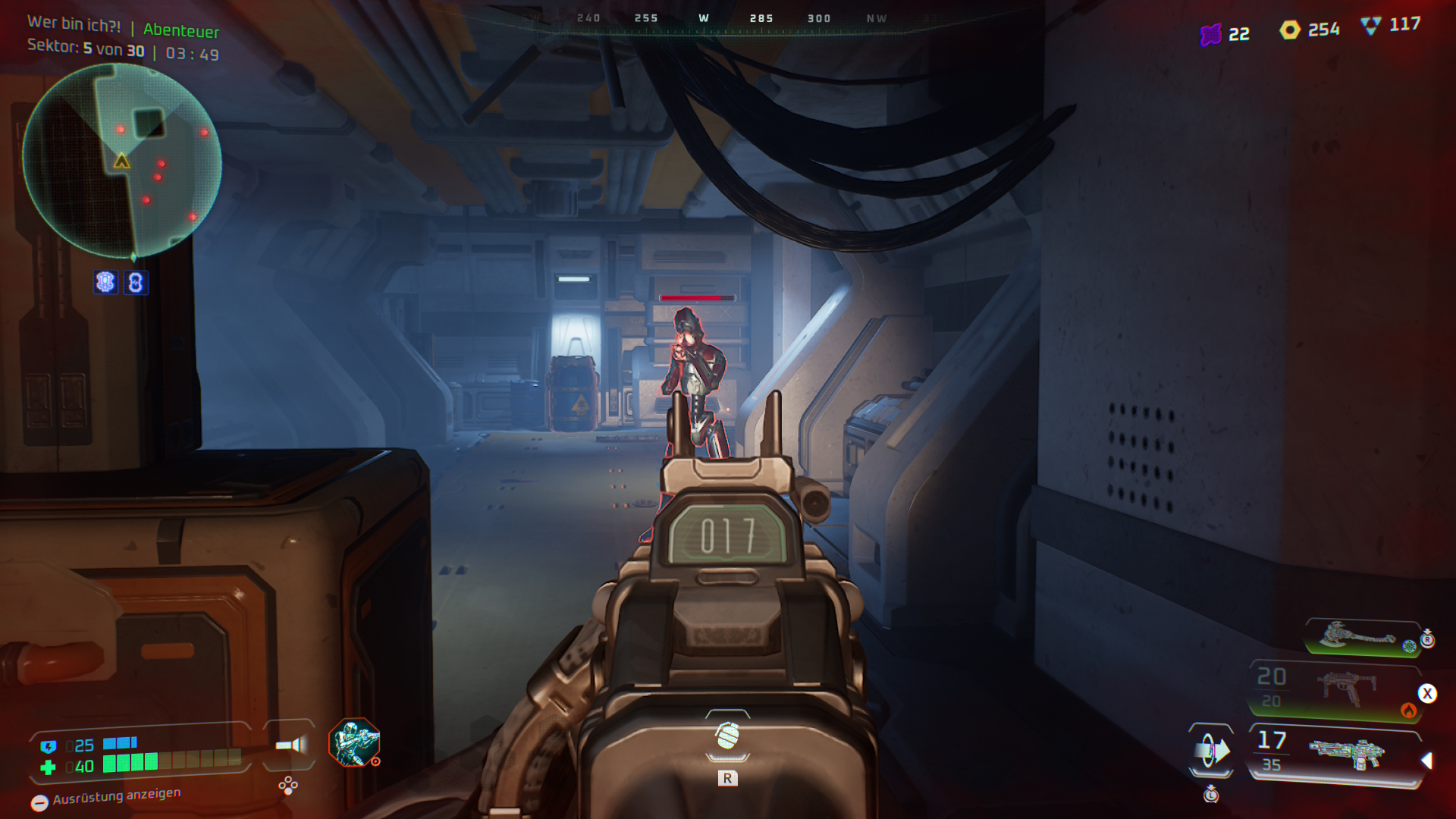Click the circular minimap radar
Image resolution: width=1456 pixels, height=819 pixels.
122,161
